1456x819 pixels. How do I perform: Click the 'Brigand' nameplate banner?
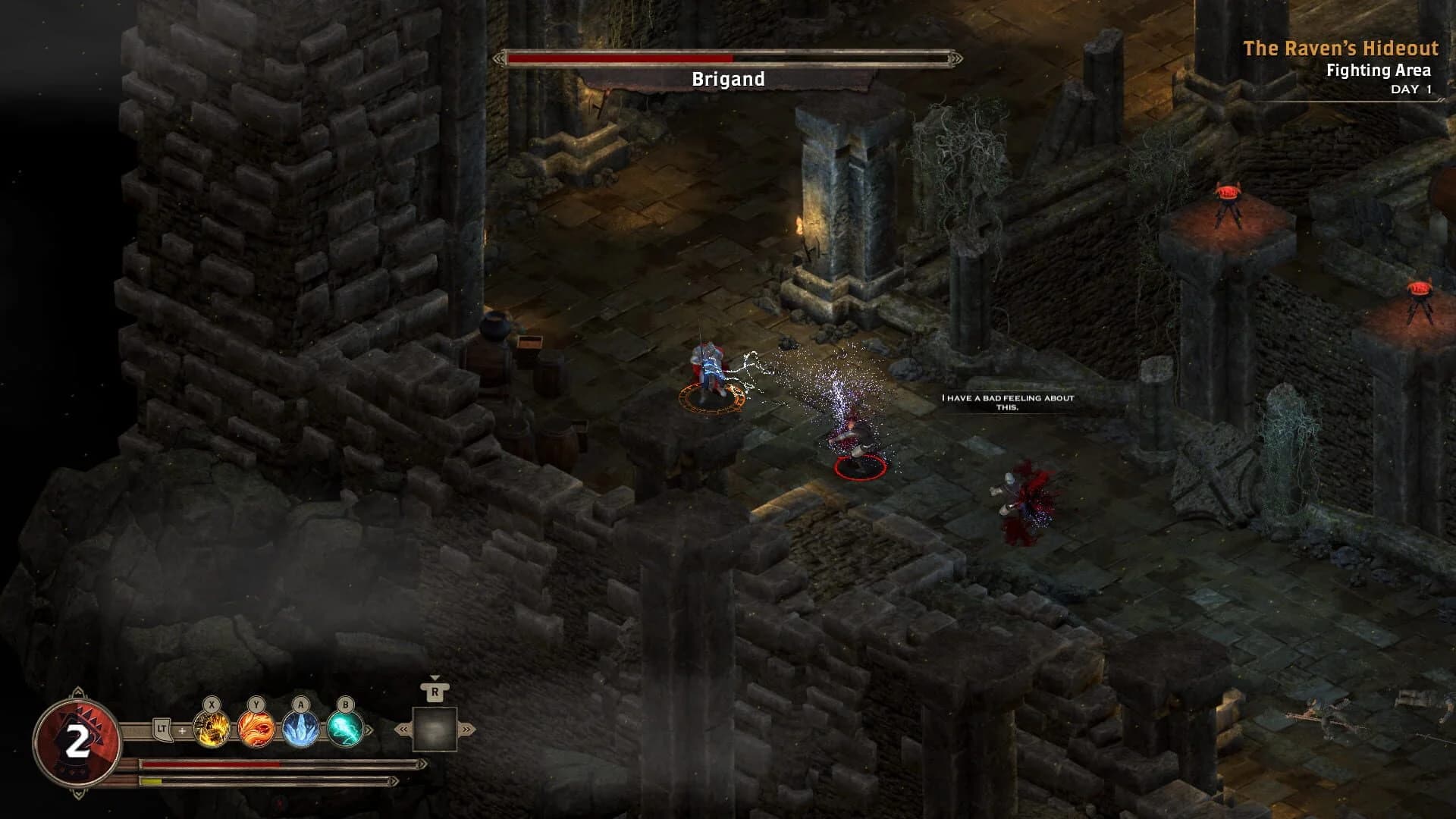click(x=729, y=79)
